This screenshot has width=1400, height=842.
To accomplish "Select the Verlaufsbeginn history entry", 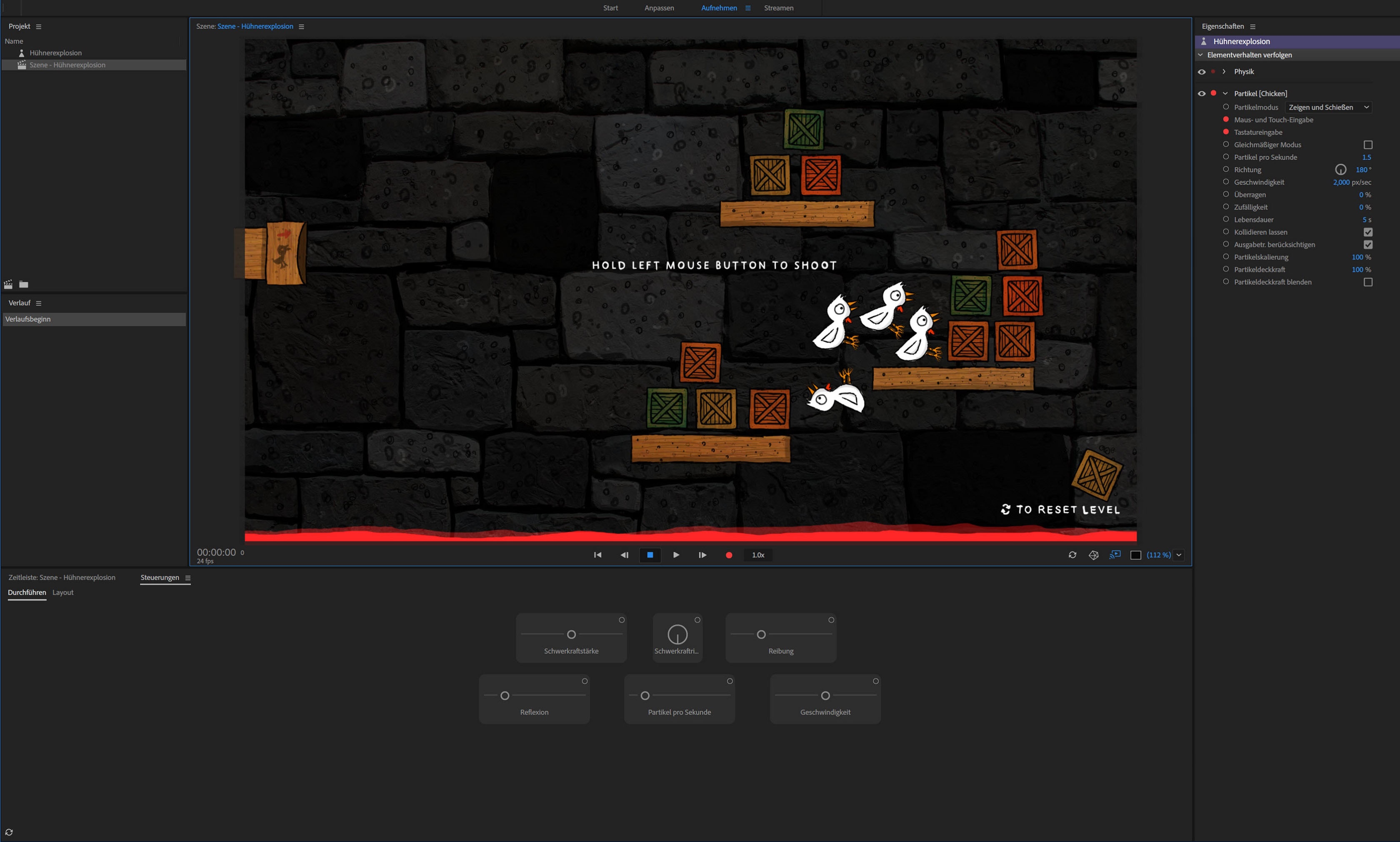I will coord(28,319).
